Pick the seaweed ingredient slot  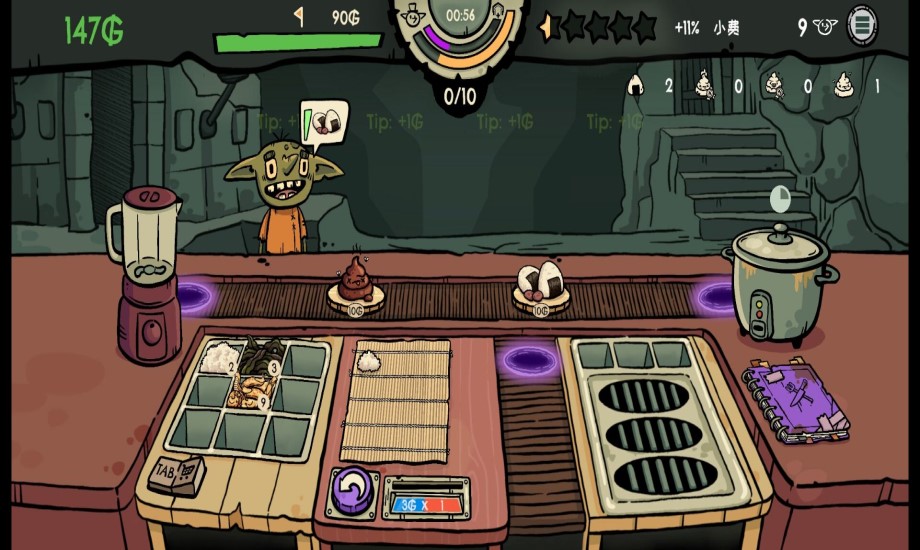262,357
